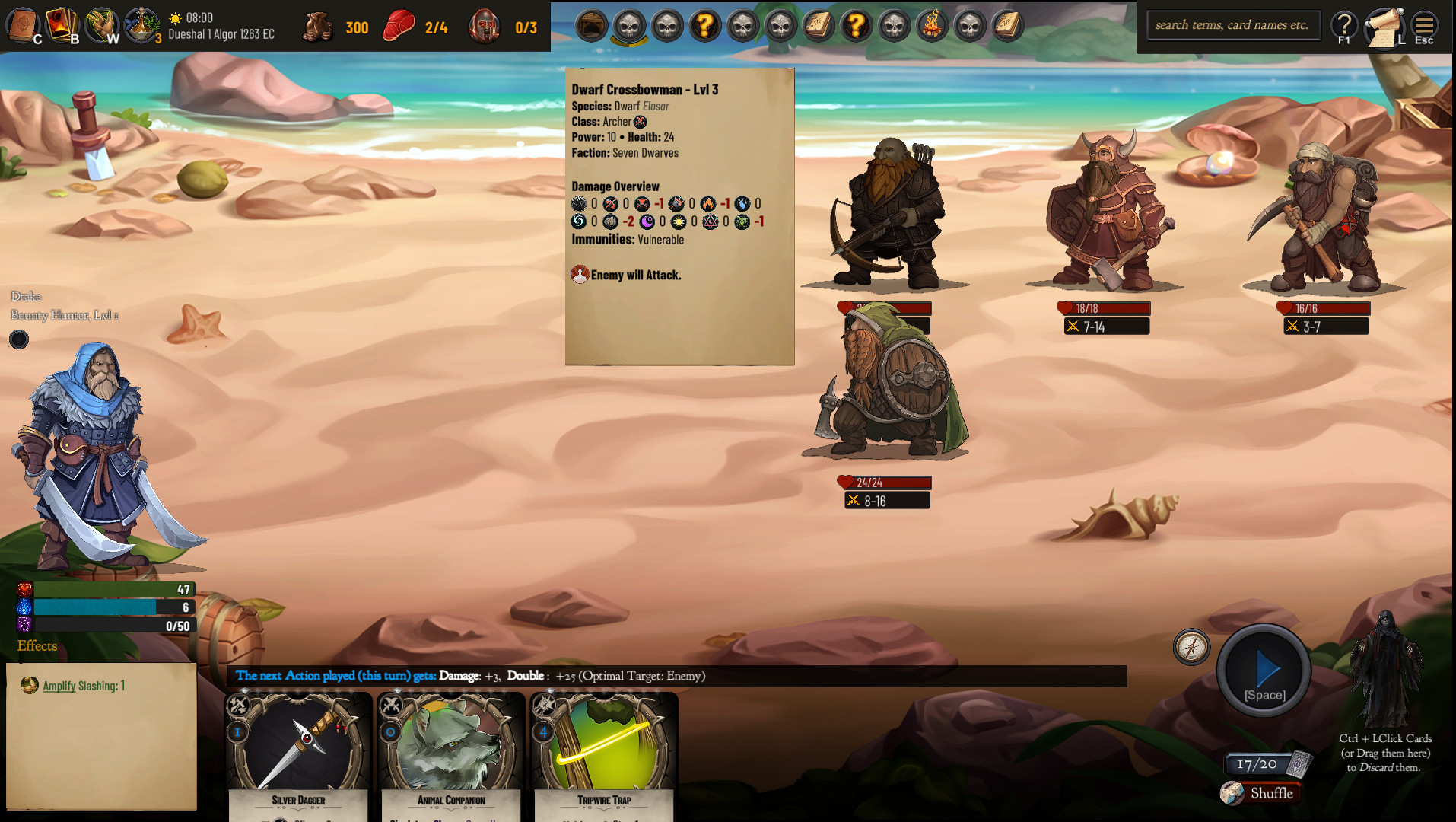Image resolution: width=1456 pixels, height=822 pixels.
Task: Select the potion flask showing 3 charges
Action: tap(141, 23)
